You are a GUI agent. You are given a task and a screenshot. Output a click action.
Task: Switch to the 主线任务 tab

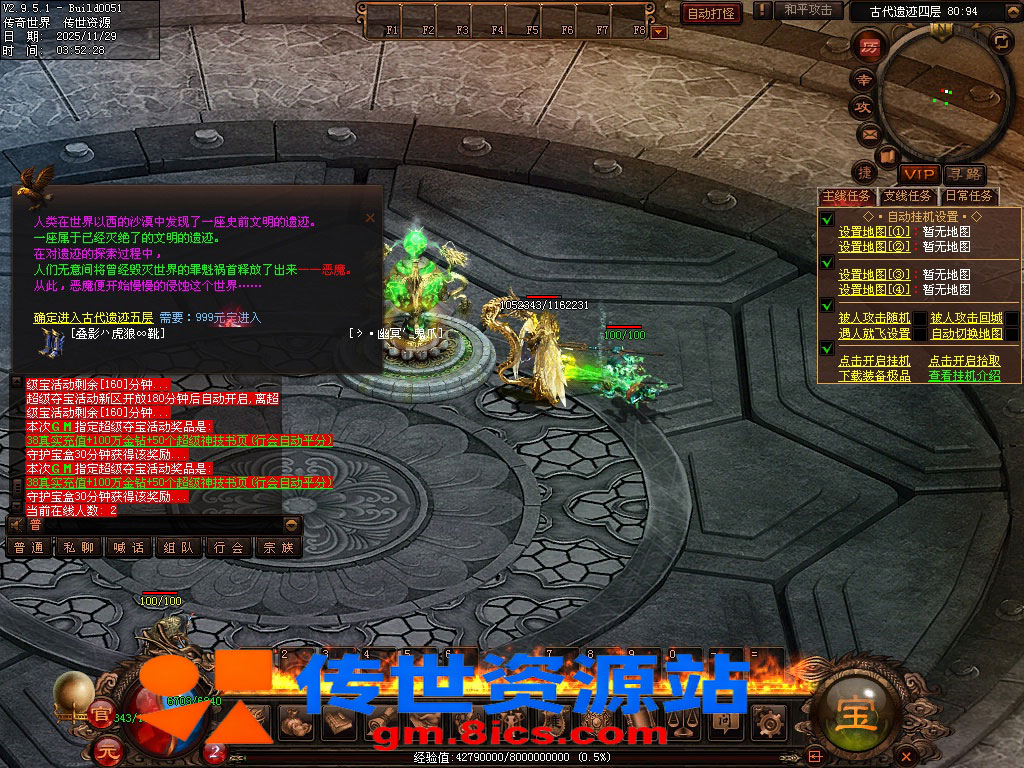847,196
